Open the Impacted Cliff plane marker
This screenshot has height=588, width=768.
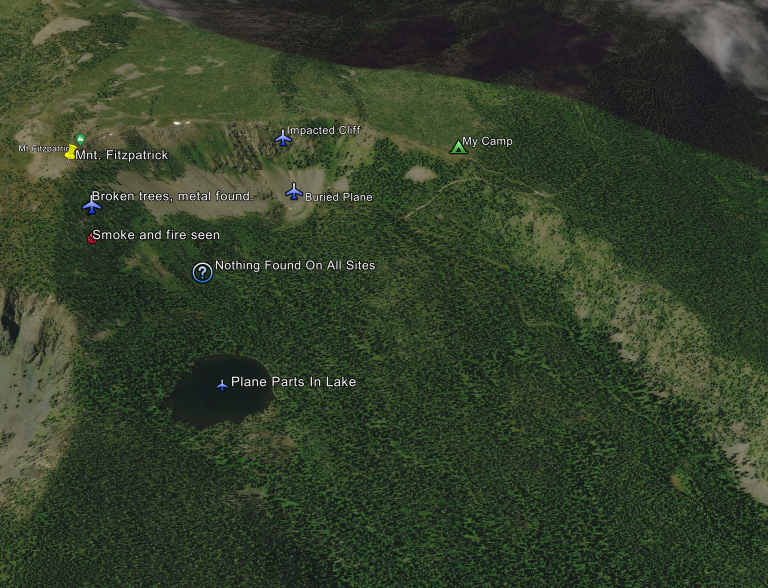(283, 138)
